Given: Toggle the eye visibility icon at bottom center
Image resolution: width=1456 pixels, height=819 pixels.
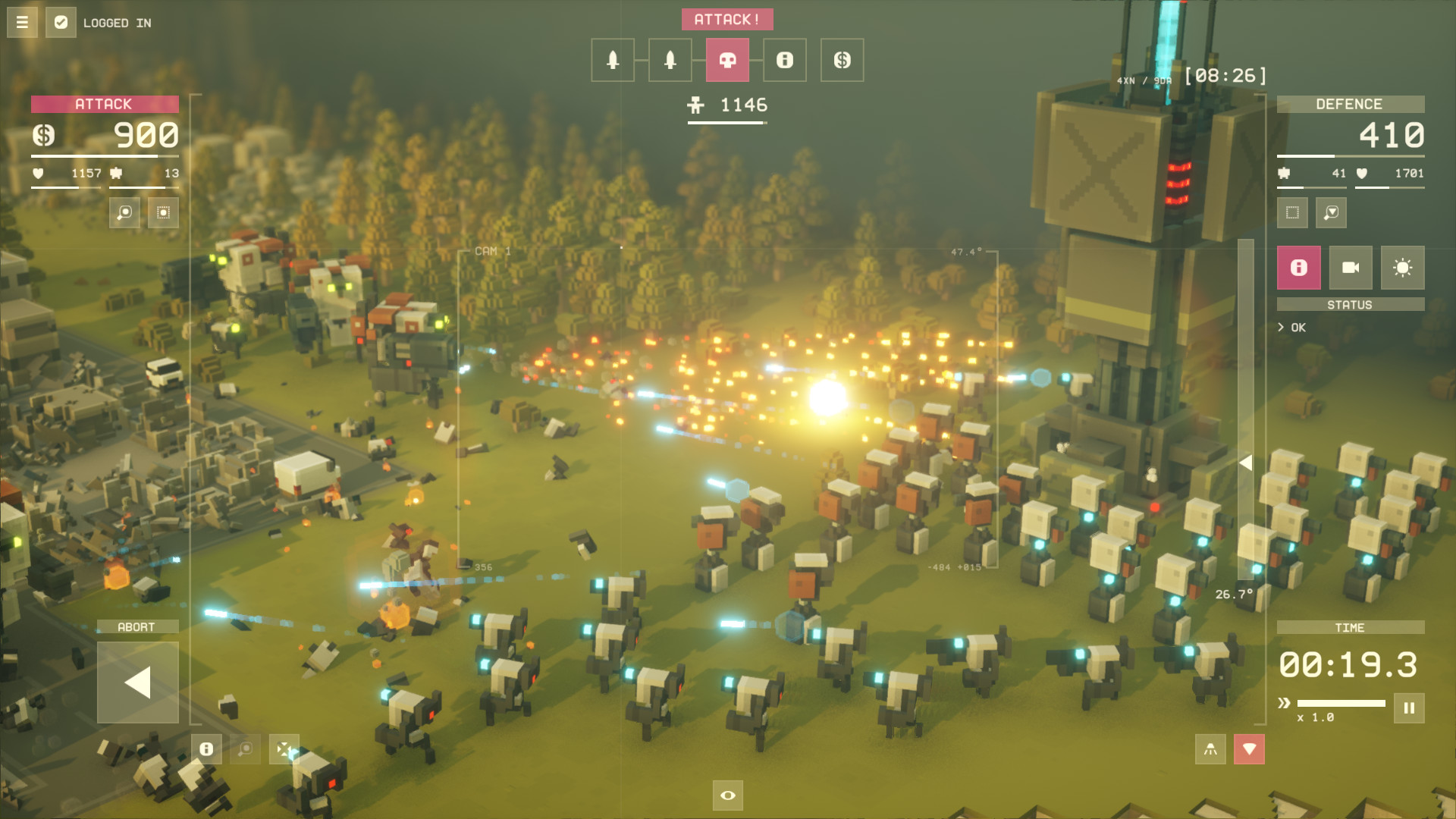Looking at the screenshot, I should 727,795.
